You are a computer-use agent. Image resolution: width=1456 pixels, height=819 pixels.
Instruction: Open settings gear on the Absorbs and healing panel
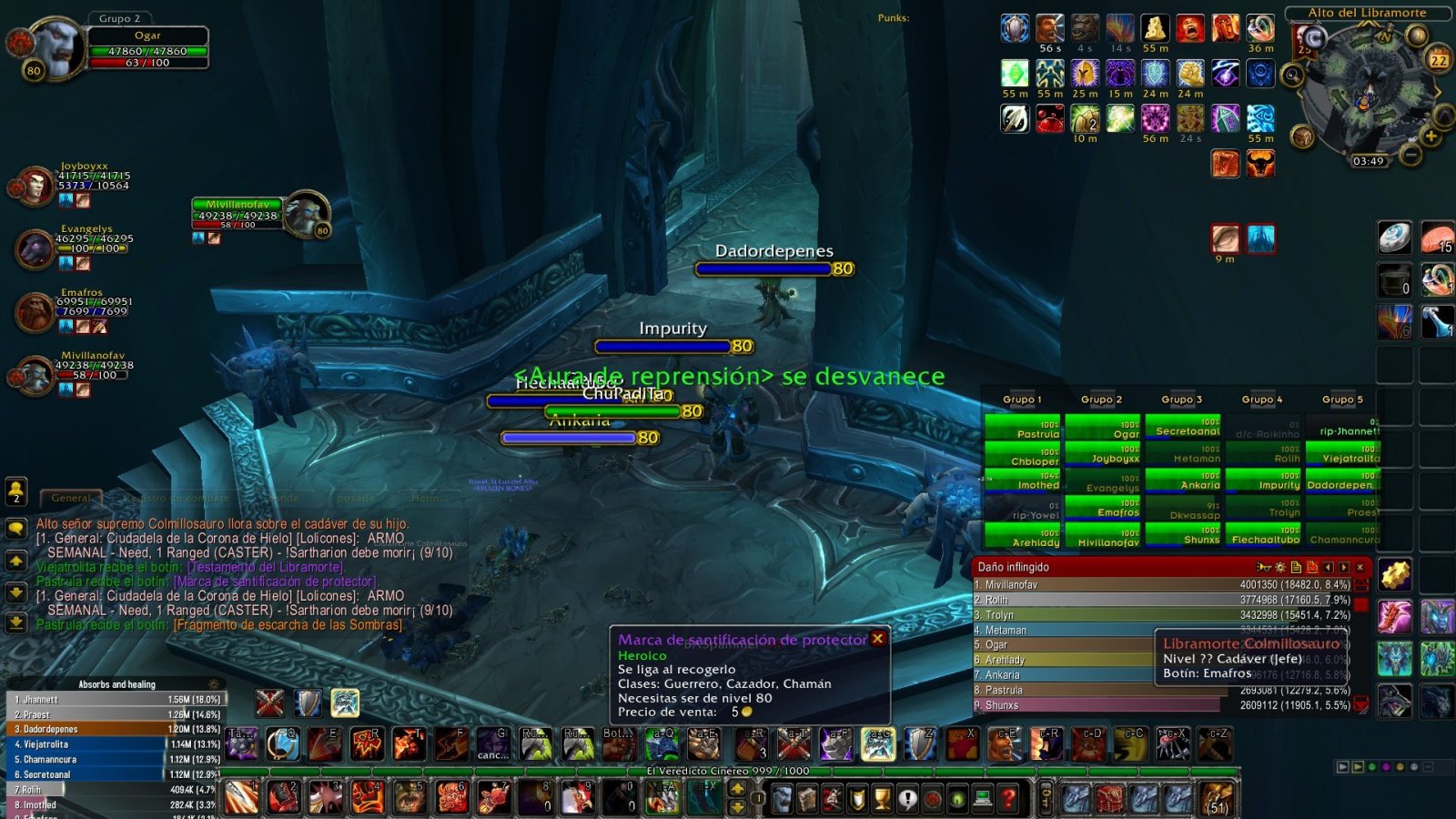(x=215, y=683)
